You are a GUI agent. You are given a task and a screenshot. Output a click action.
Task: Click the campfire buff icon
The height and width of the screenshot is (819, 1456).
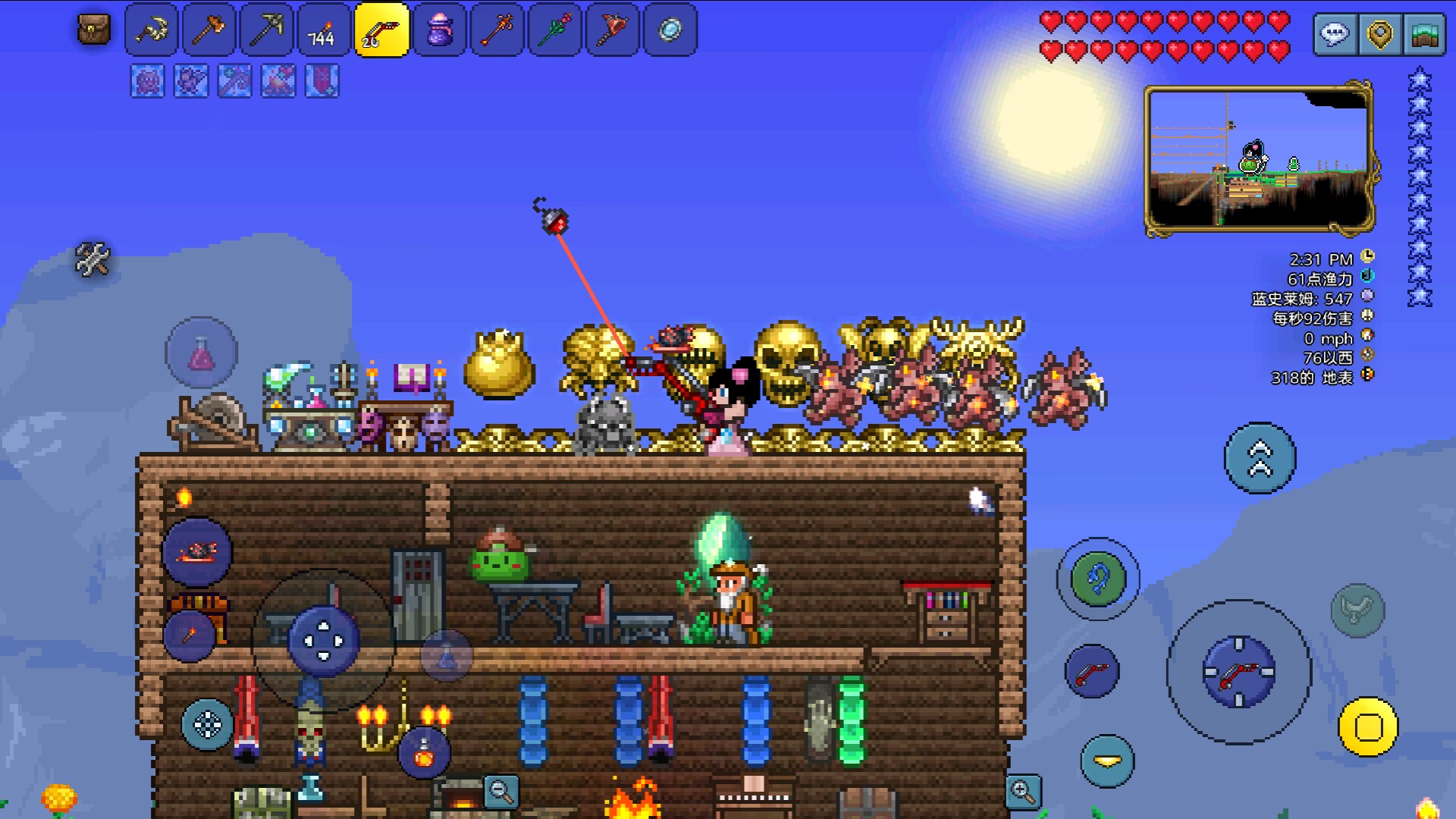coord(278,81)
